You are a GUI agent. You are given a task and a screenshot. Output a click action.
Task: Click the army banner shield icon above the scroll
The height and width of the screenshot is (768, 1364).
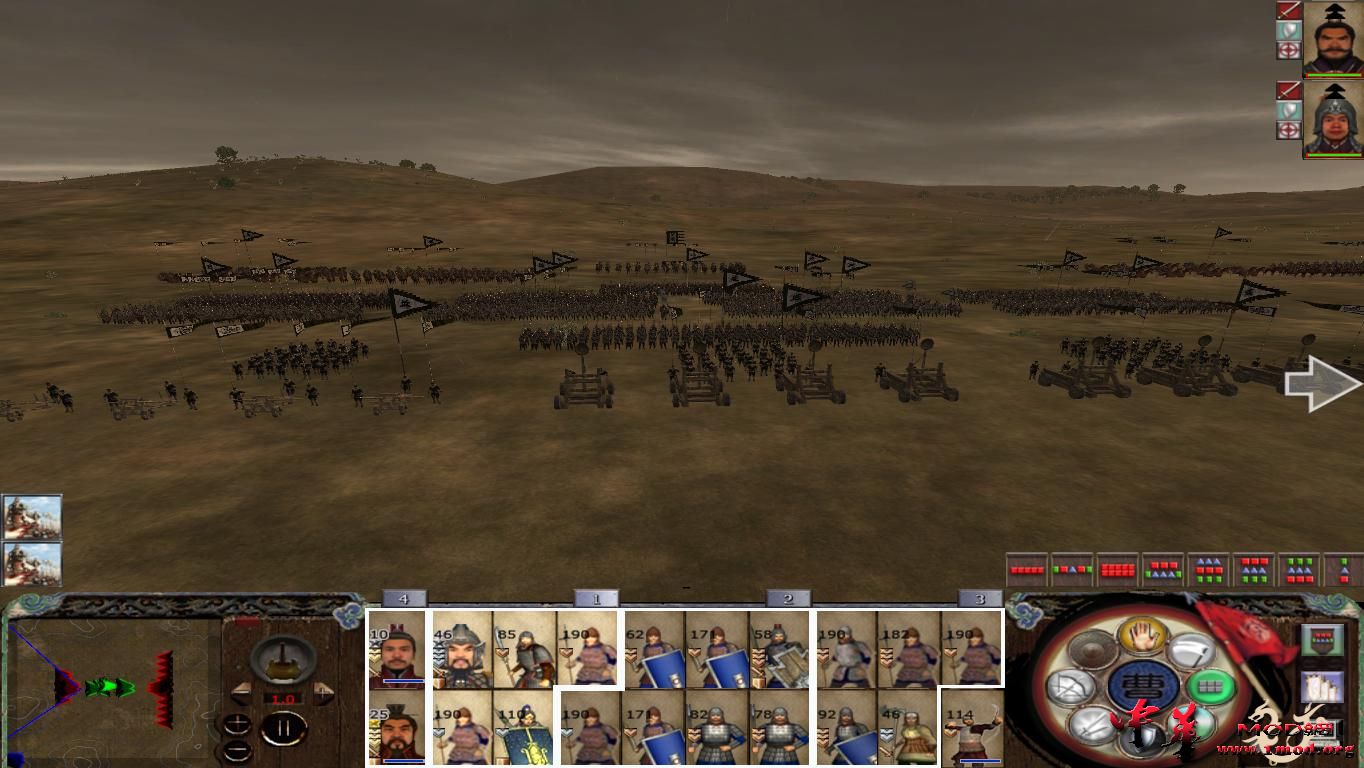click(1323, 641)
